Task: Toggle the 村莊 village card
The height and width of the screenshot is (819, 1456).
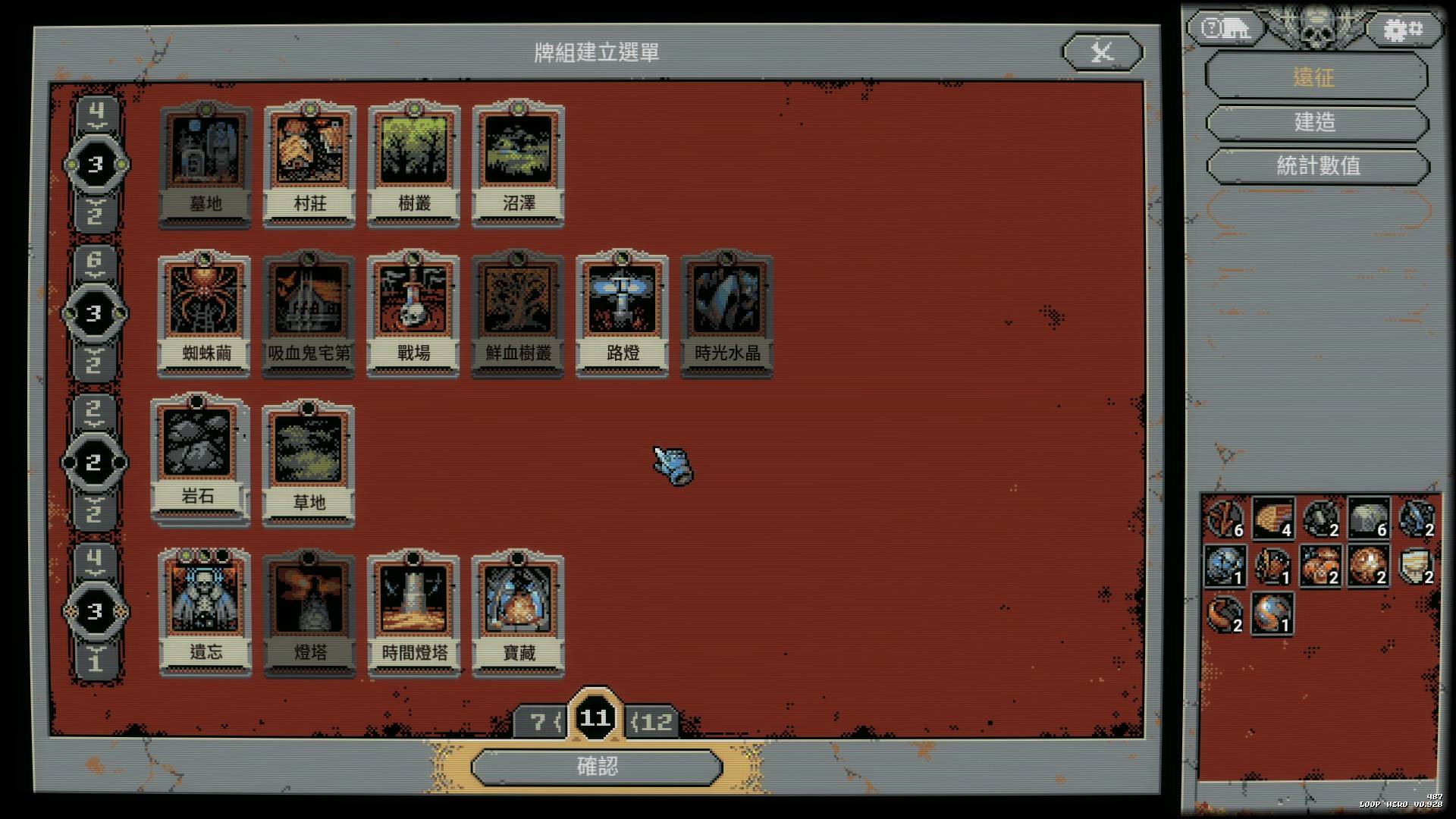Action: pyautogui.click(x=309, y=164)
